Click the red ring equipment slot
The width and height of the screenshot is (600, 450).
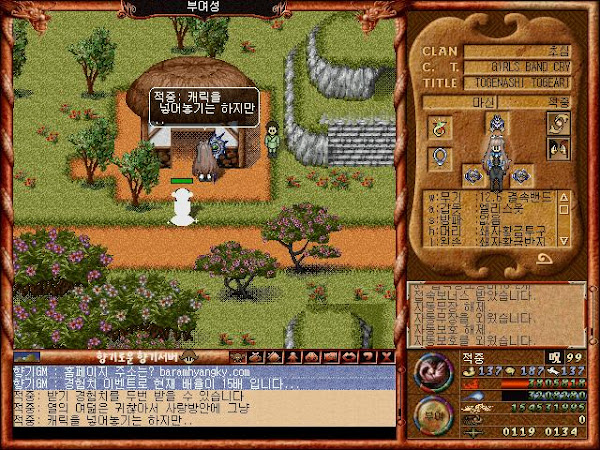[439, 127]
